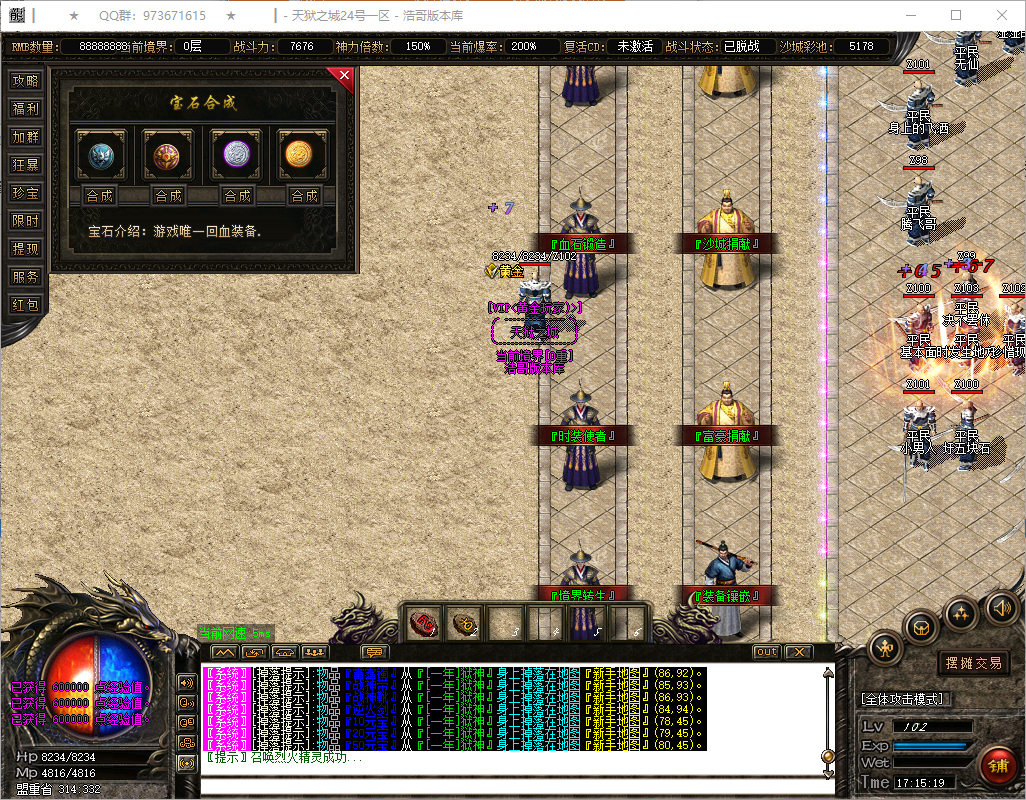
Task: Toggle the speaker sound icon
Action: click(1001, 606)
